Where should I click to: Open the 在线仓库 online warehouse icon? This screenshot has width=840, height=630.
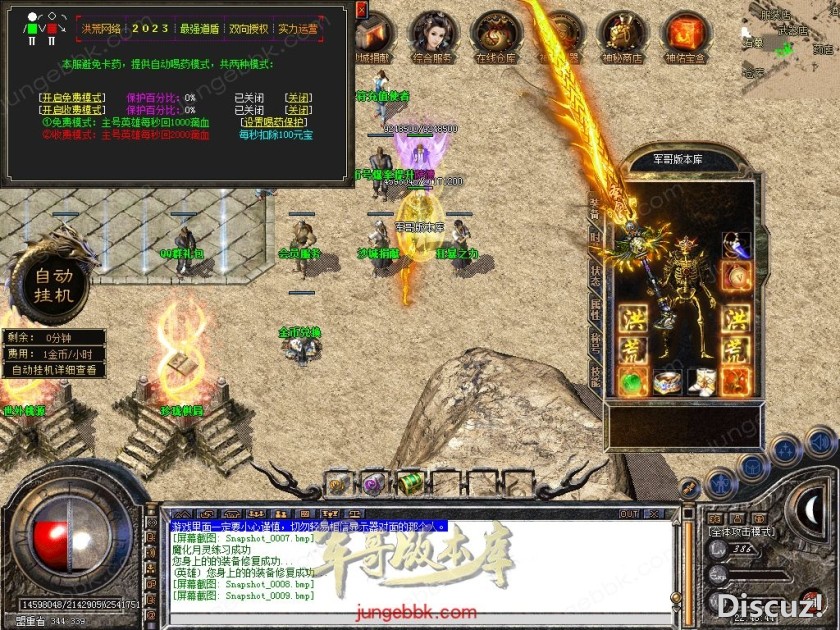coord(493,36)
